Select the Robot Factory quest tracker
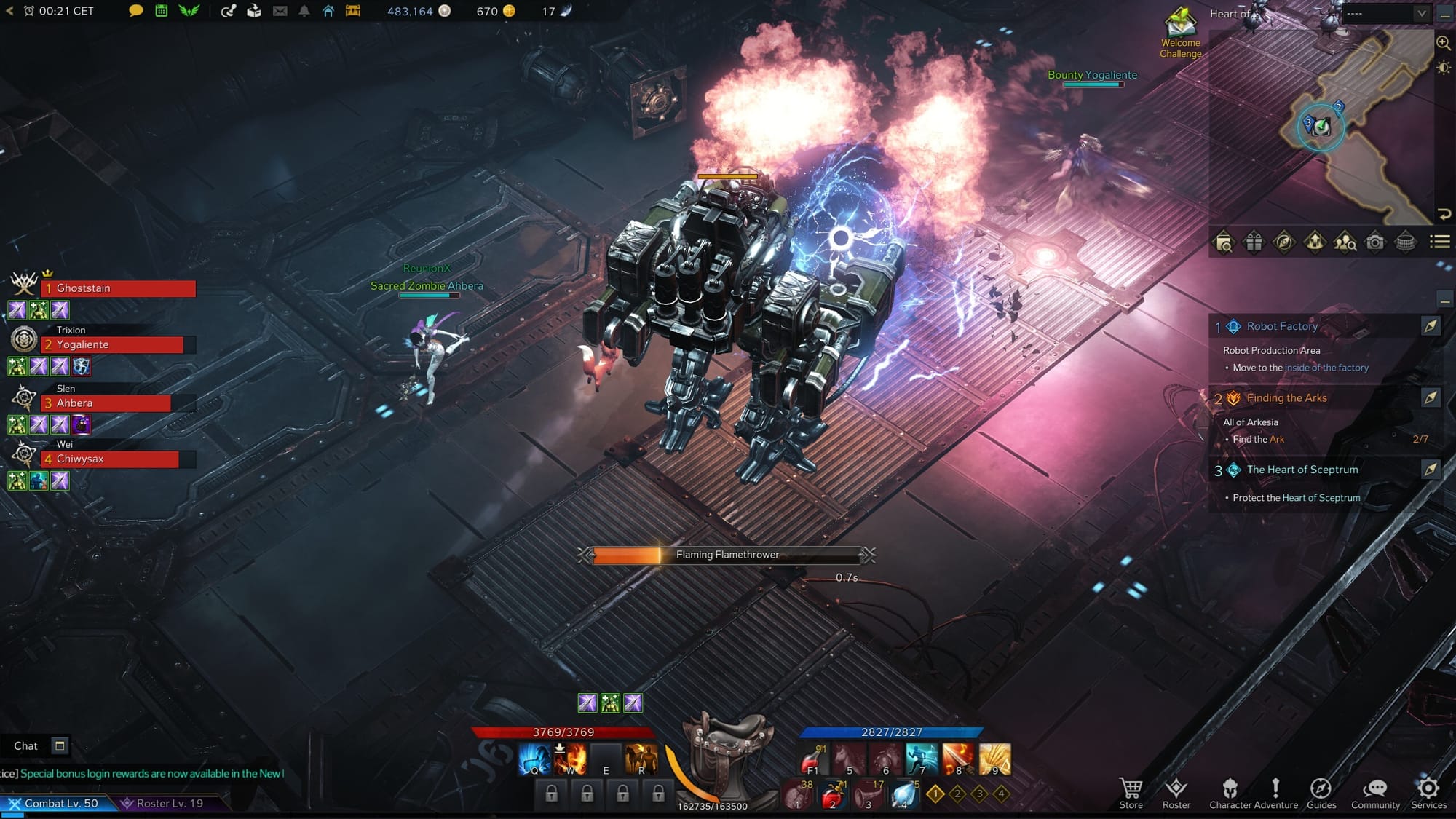 [1281, 326]
